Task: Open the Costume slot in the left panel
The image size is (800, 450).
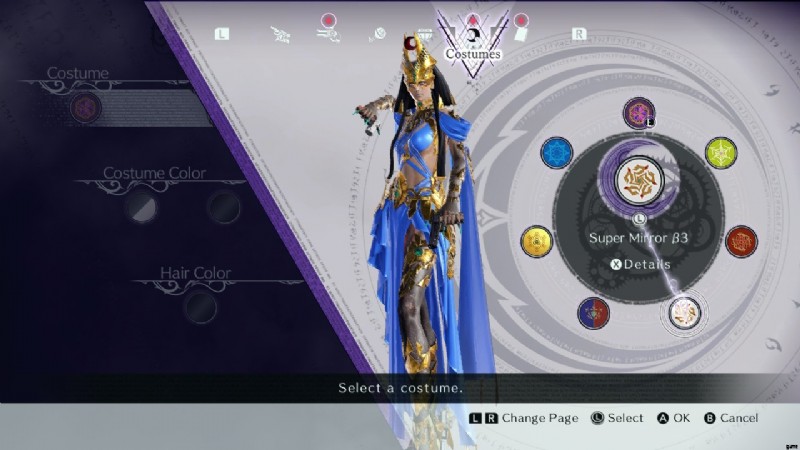Action: click(x=86, y=107)
